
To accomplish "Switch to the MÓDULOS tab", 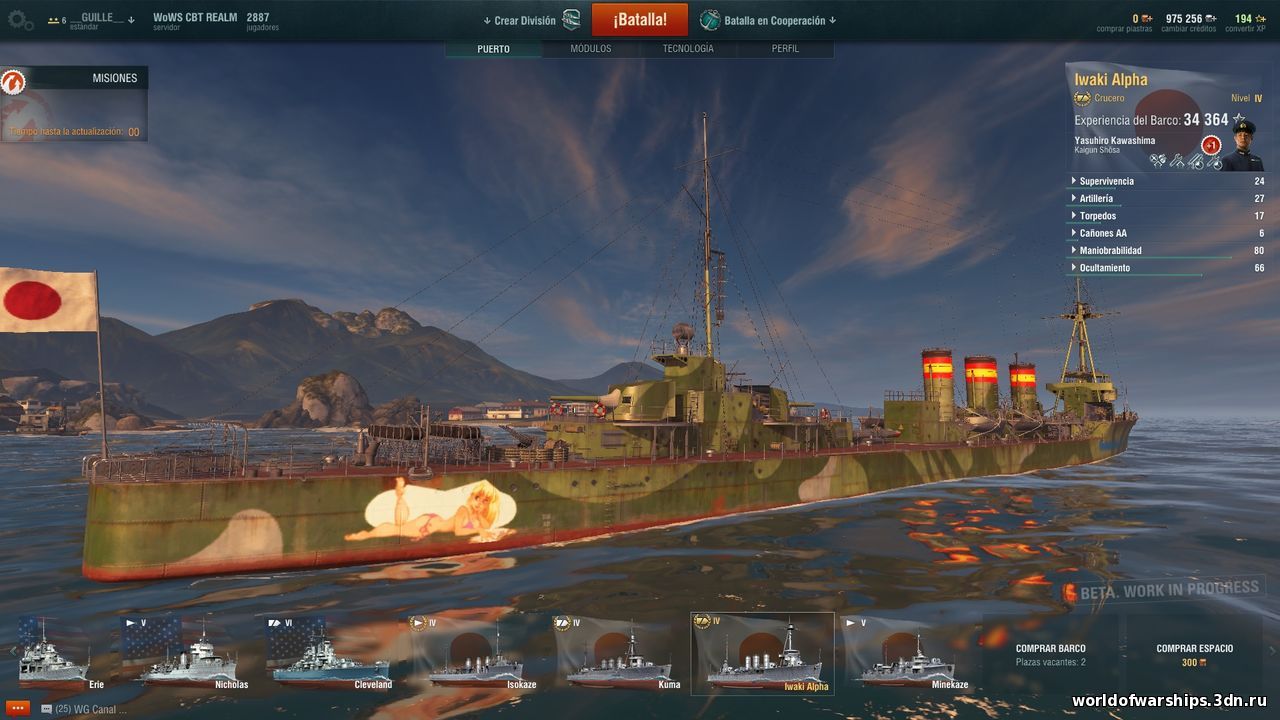I will [590, 47].
